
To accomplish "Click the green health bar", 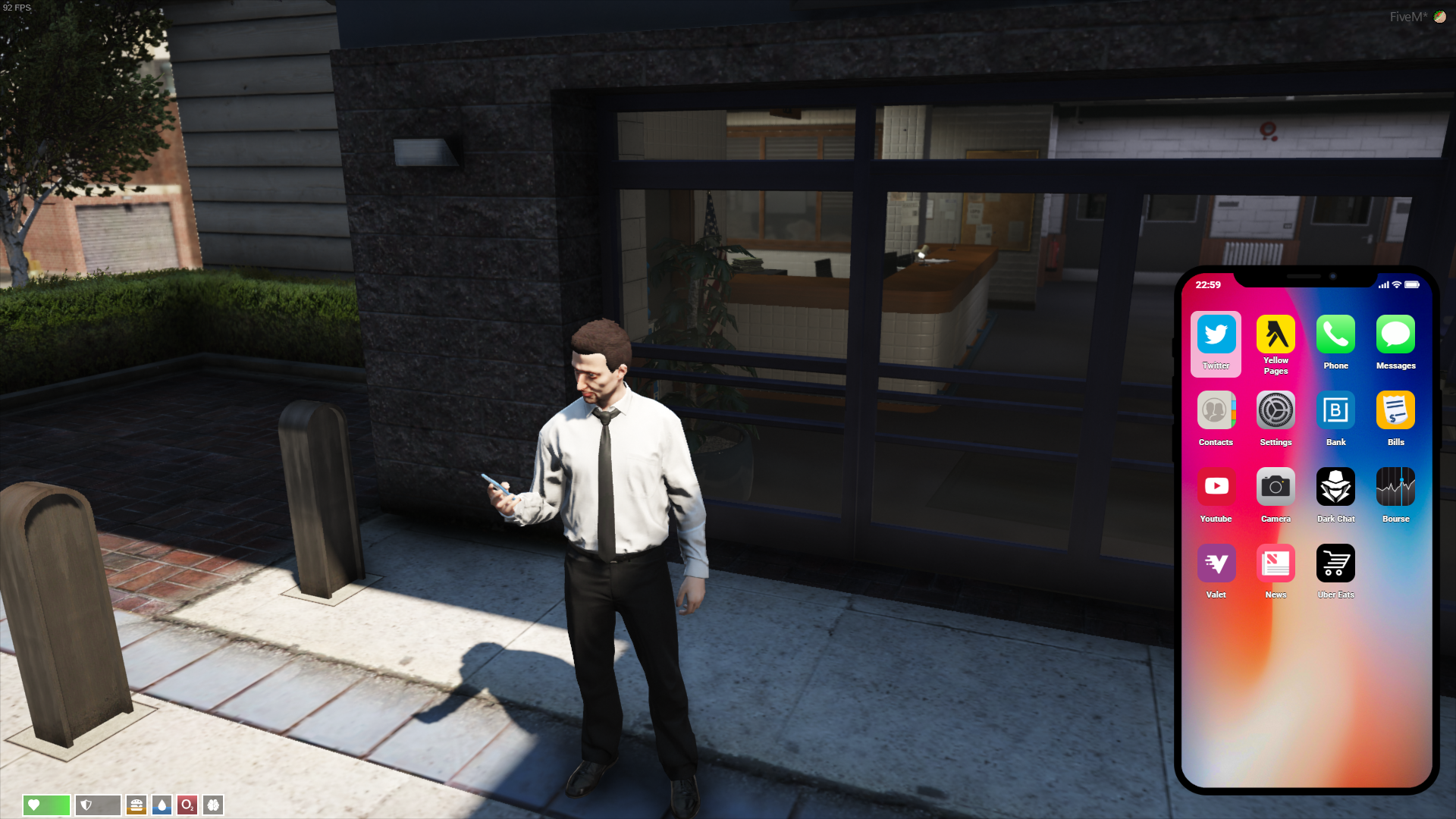I will (46, 805).
